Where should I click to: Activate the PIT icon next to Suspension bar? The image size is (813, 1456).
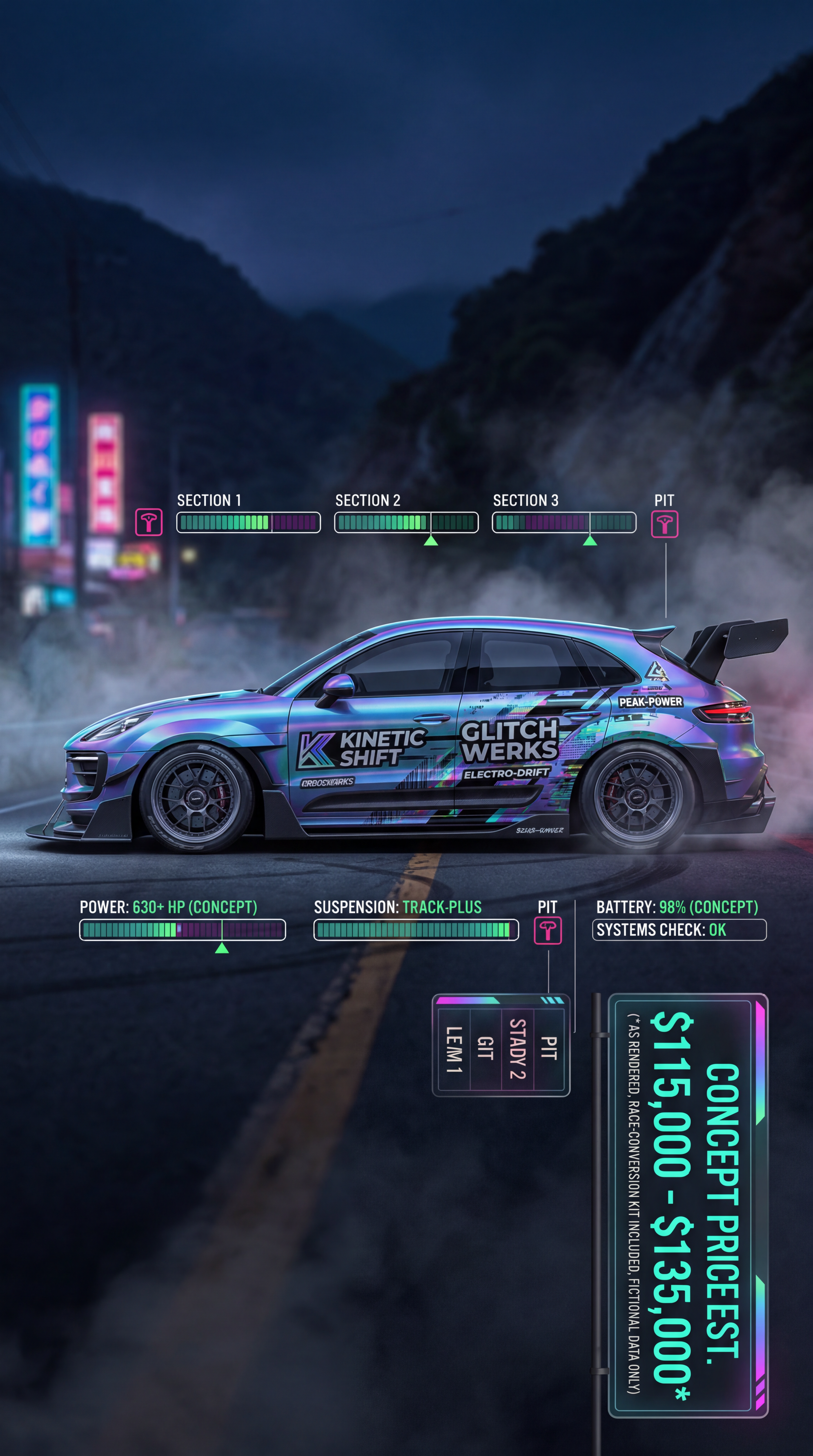point(548,930)
